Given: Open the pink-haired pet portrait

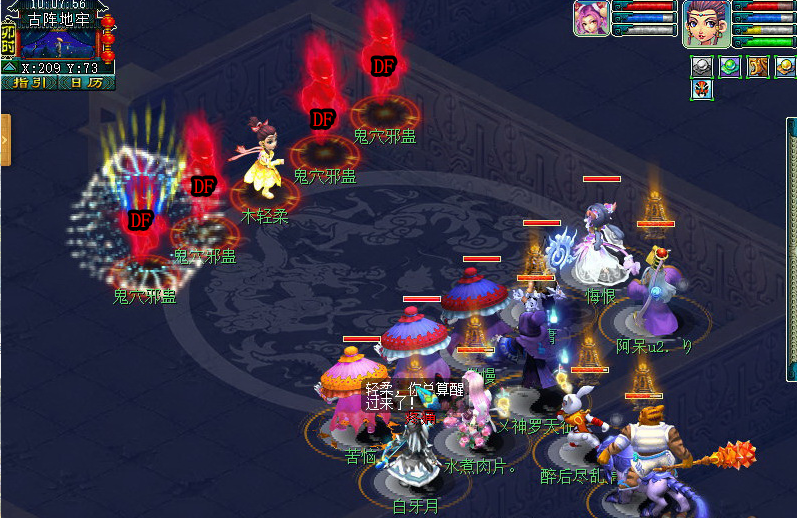Looking at the screenshot, I should [x=591, y=19].
